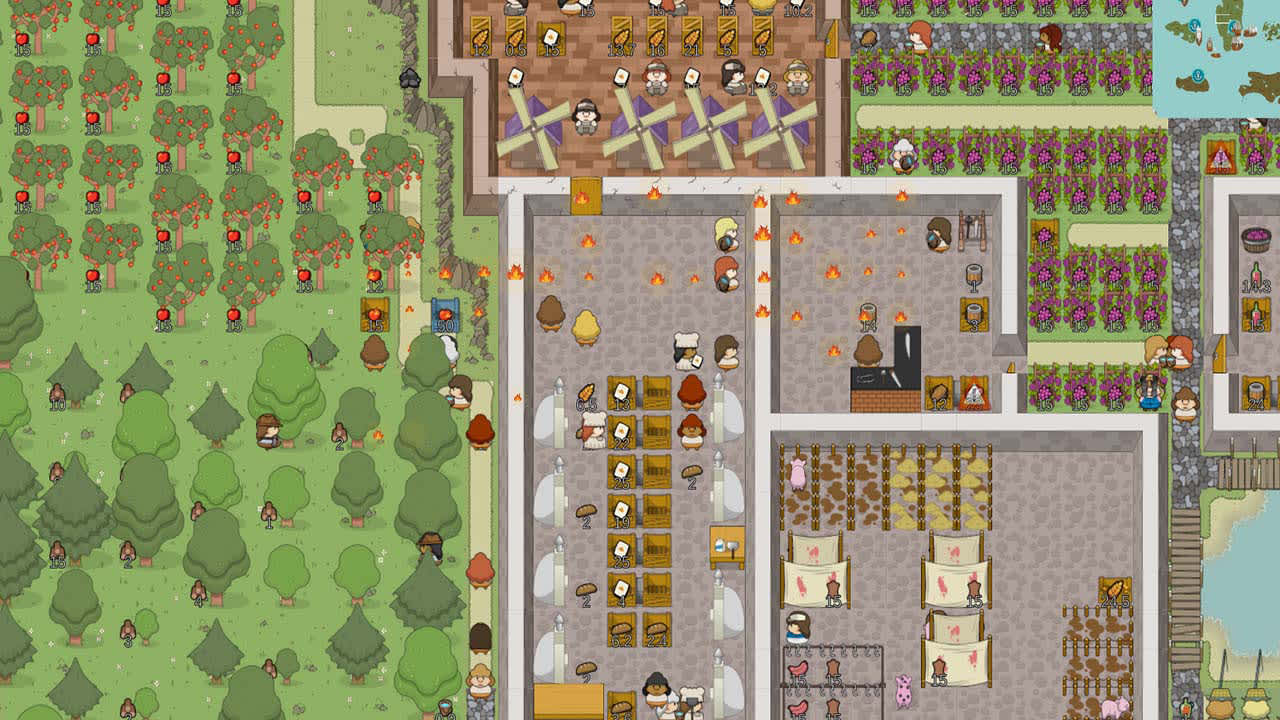Click the corn crate labeled 13.7

[x=620, y=35]
